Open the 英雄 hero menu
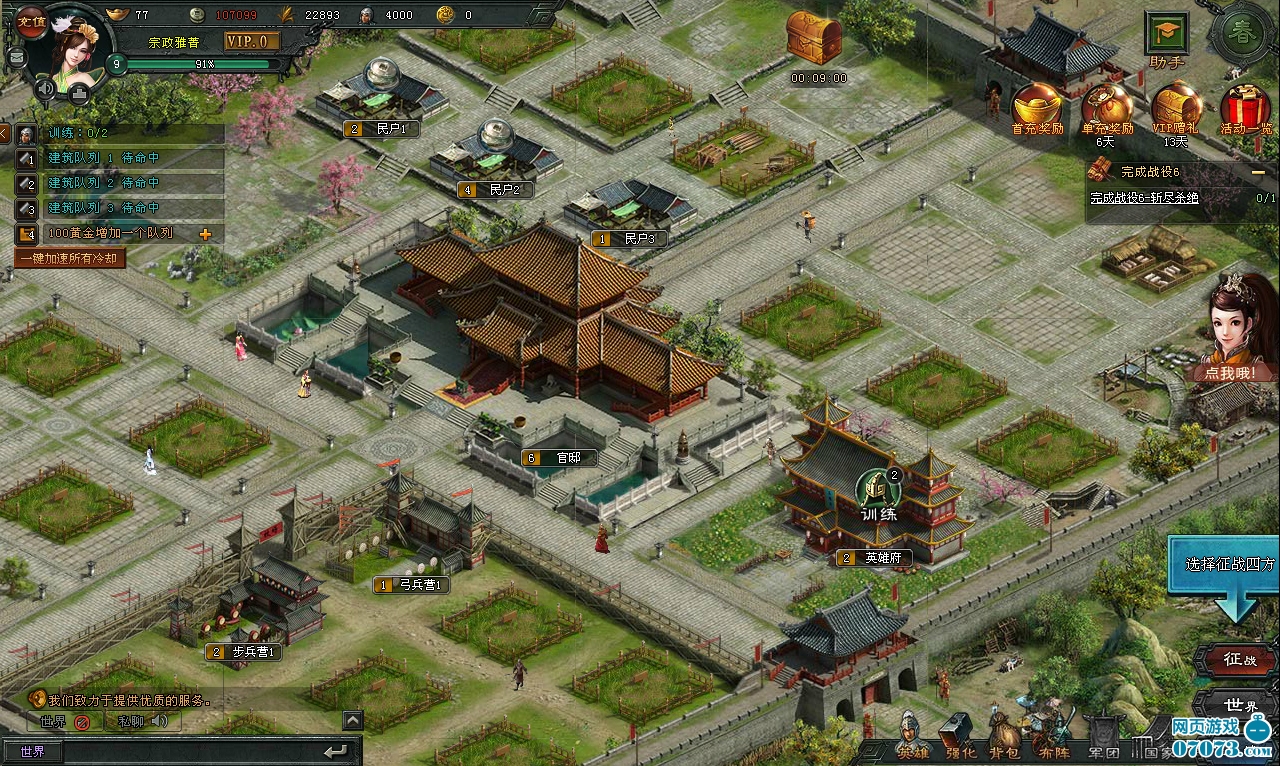Screen dimensions: 1280x766 click(912, 743)
